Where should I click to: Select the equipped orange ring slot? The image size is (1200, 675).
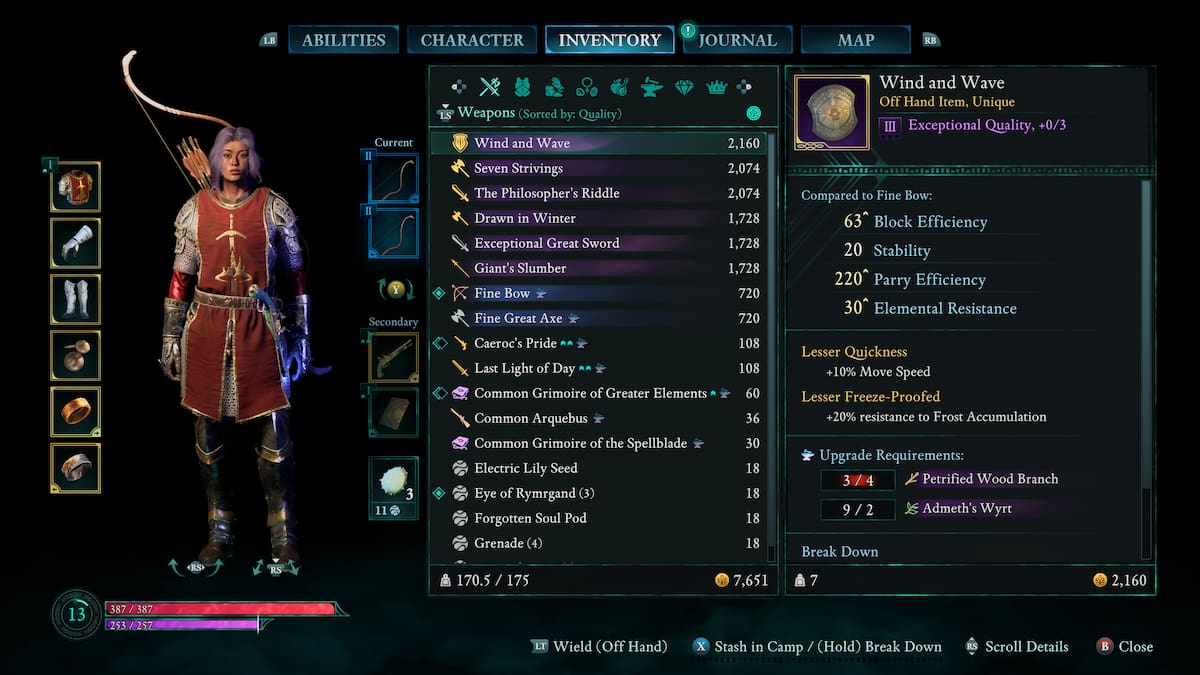[x=76, y=412]
